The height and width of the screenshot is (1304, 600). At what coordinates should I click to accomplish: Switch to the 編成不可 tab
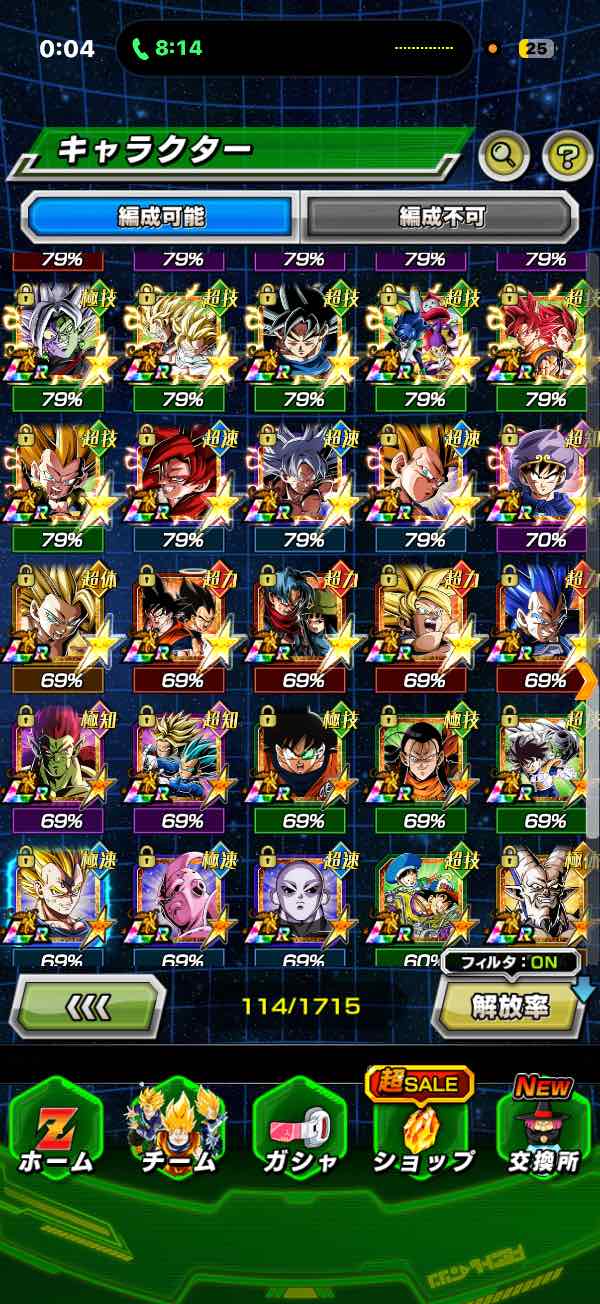440,216
